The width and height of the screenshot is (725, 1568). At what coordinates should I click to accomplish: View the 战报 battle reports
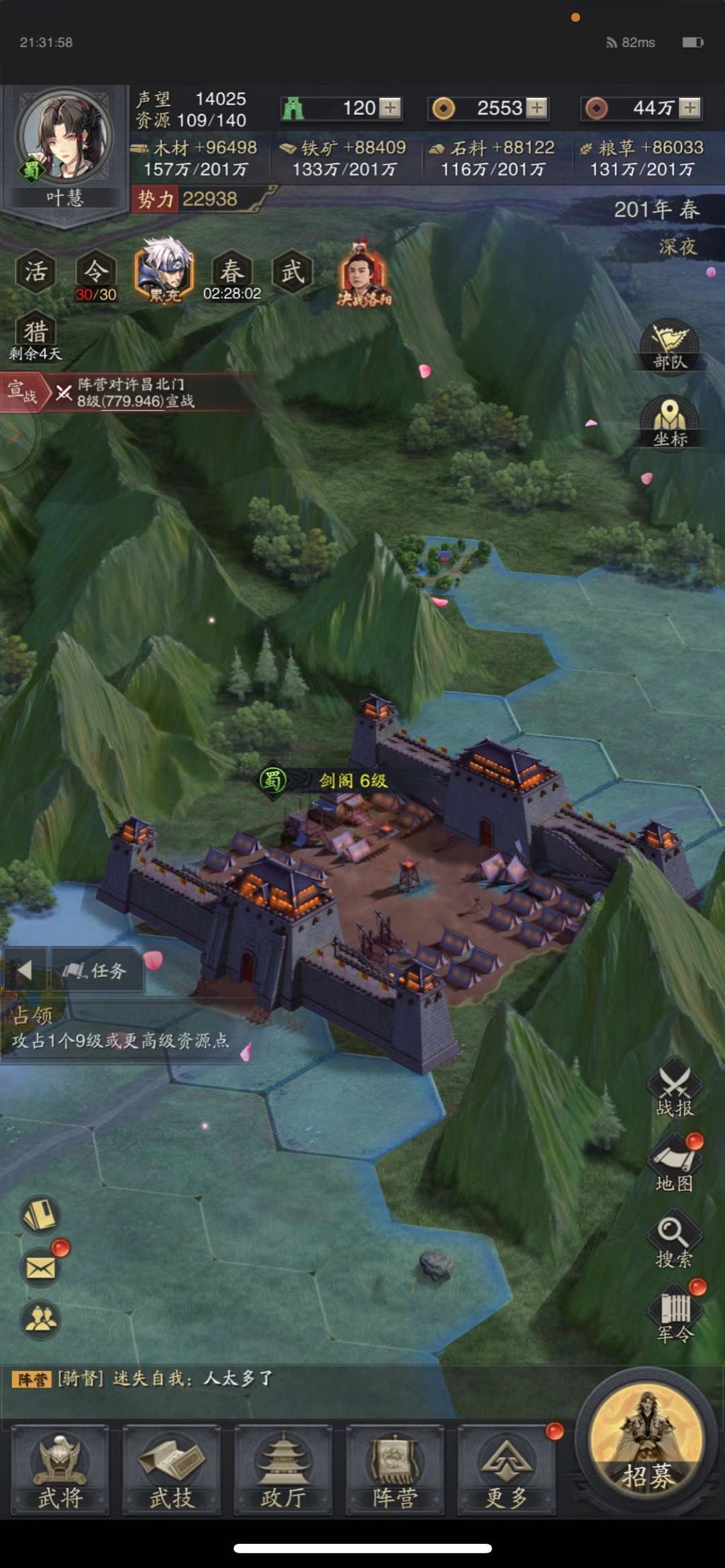pos(674,1088)
